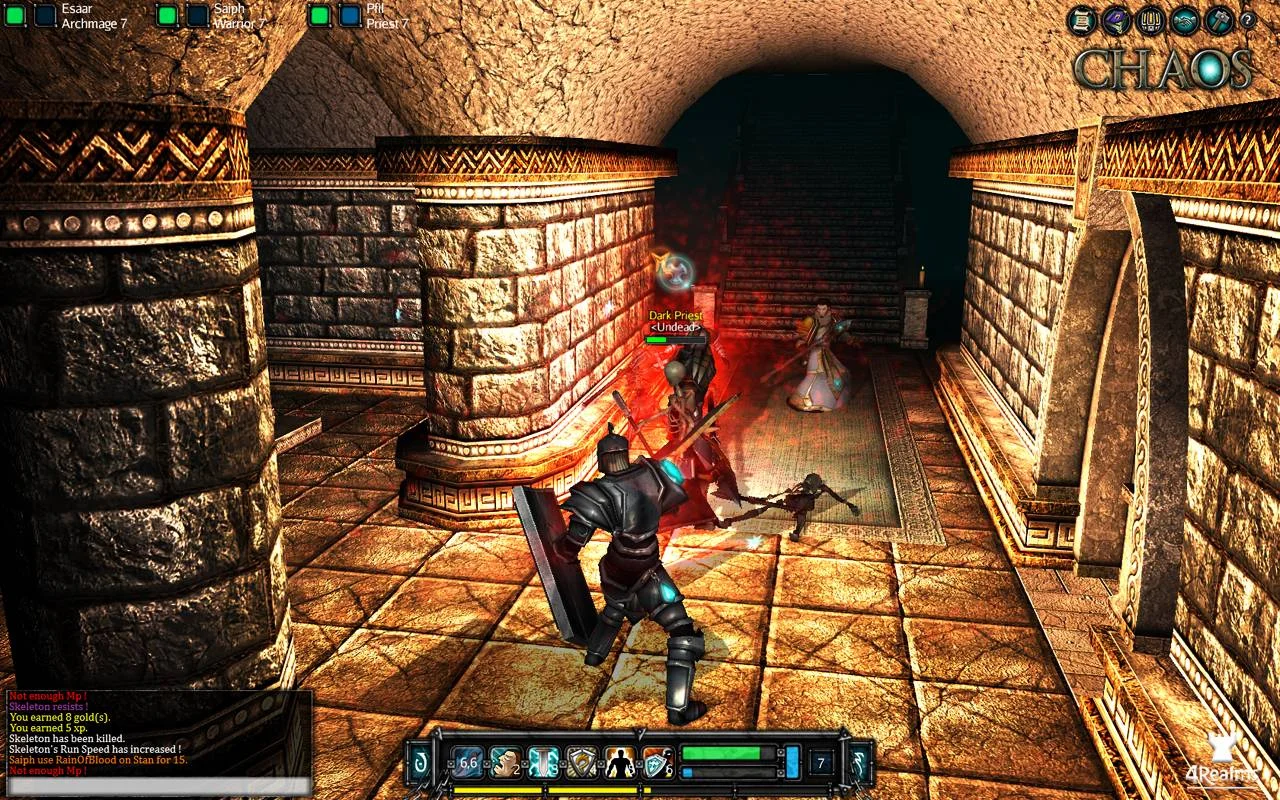Use the empowered body ability in slot 5
1280x800 pixels.
coord(620,761)
